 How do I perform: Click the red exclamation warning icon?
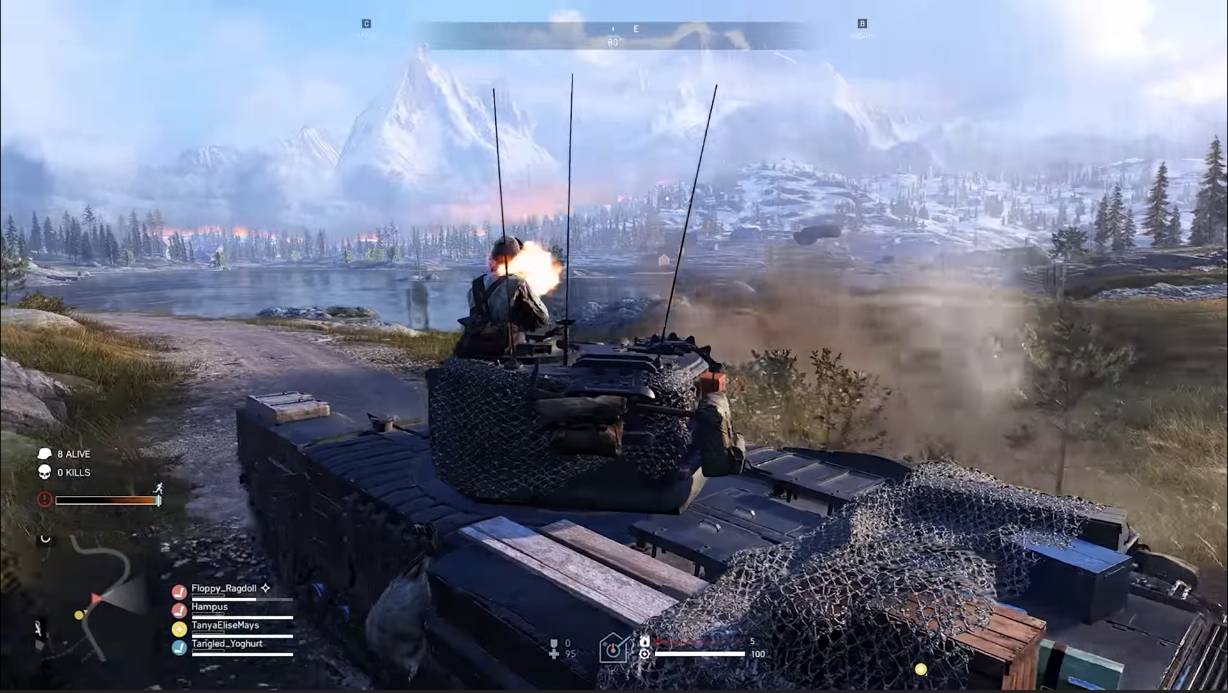point(45,499)
